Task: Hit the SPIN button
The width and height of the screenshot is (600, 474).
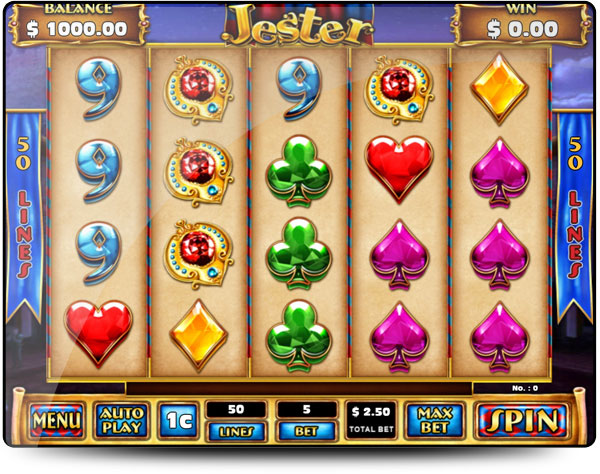Action: tap(521, 420)
